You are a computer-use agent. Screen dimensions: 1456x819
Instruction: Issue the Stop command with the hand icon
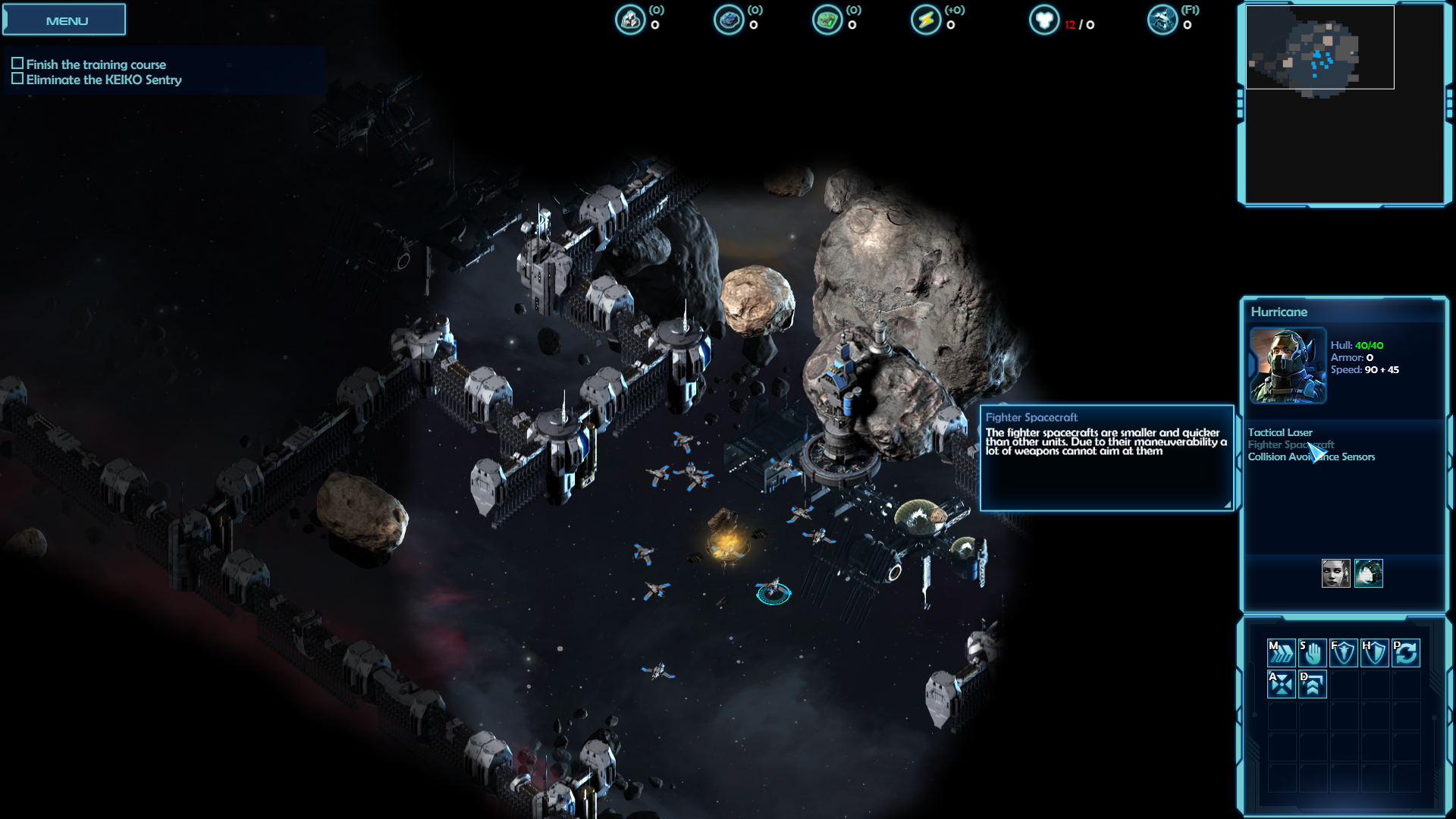[x=1313, y=652]
